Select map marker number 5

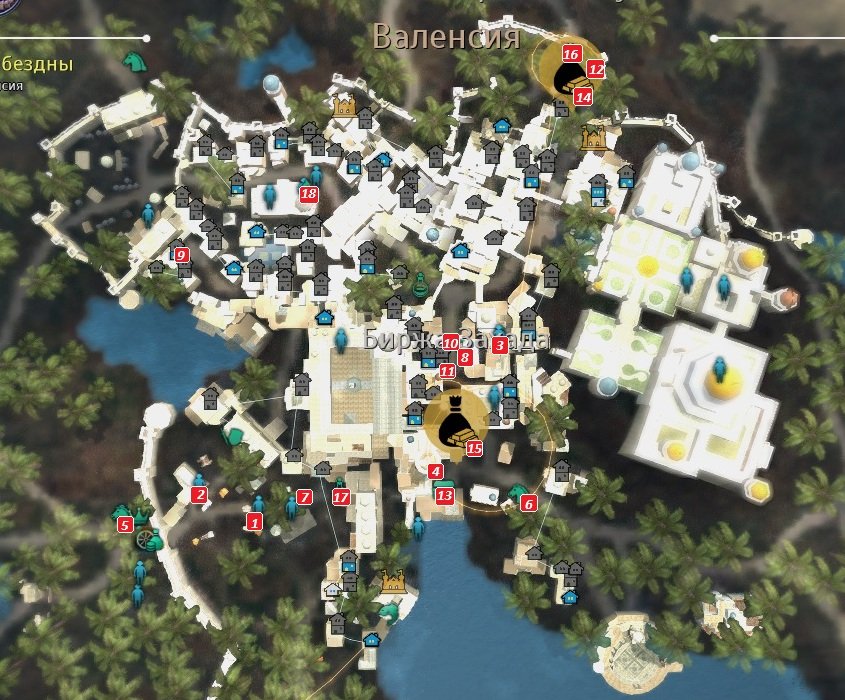click(x=125, y=524)
